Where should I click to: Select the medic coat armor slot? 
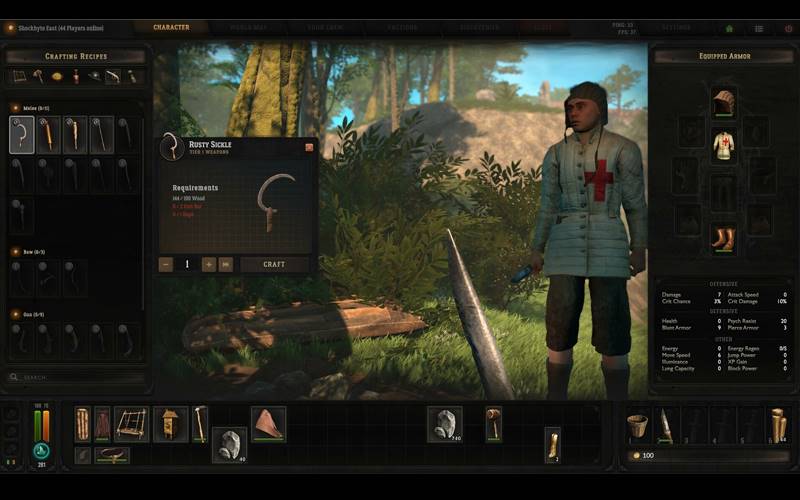pos(723,146)
